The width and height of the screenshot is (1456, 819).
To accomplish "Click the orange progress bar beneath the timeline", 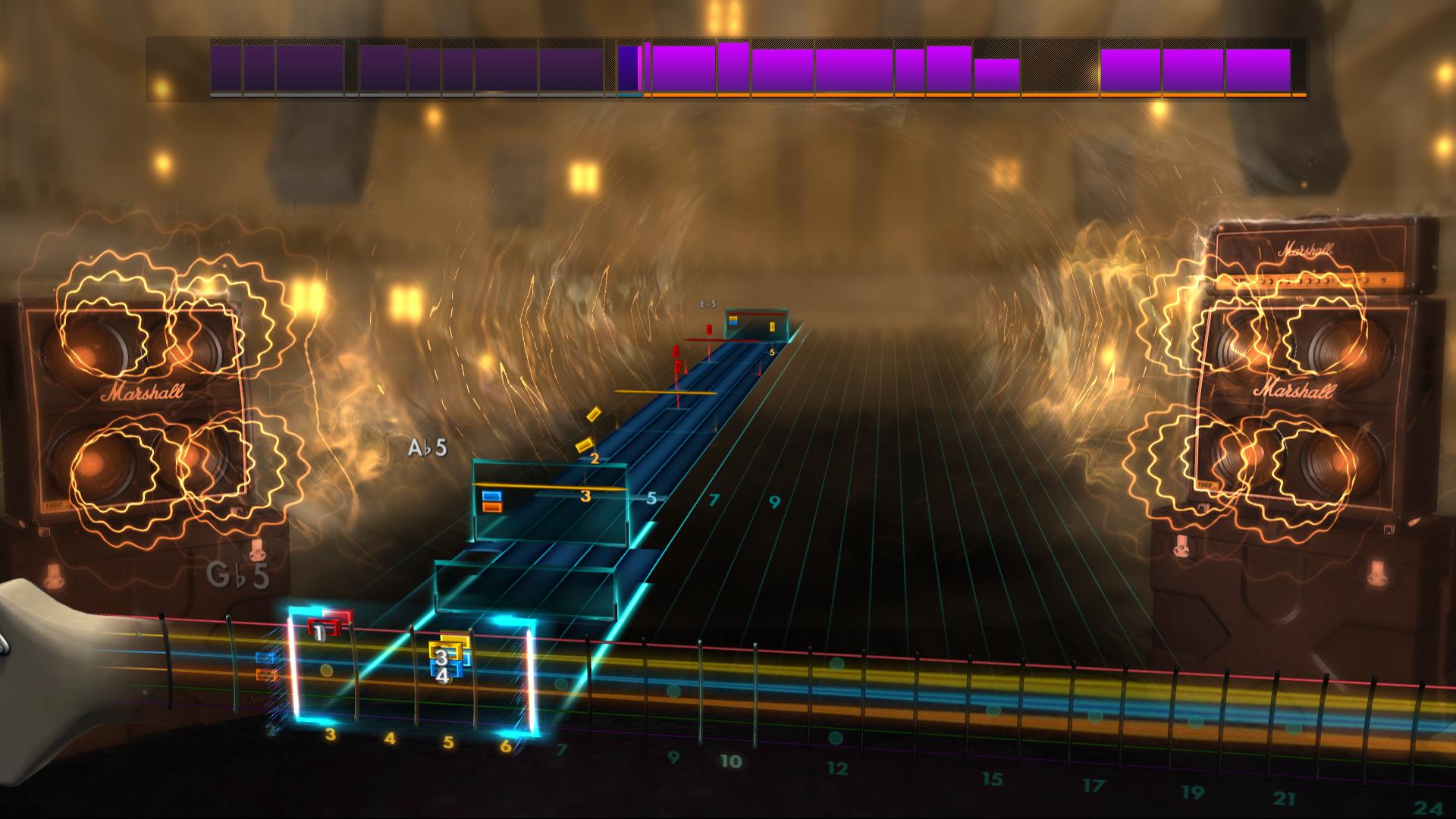I will [x=910, y=97].
